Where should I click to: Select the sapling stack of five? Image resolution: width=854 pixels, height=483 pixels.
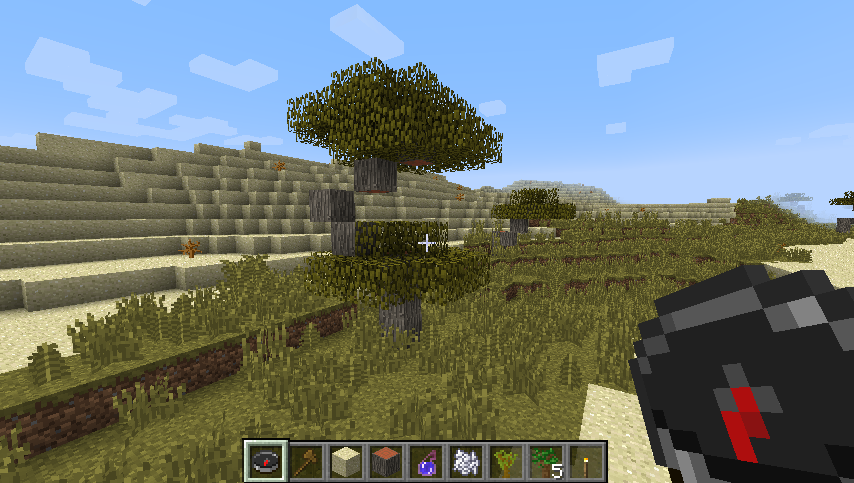(x=546, y=461)
